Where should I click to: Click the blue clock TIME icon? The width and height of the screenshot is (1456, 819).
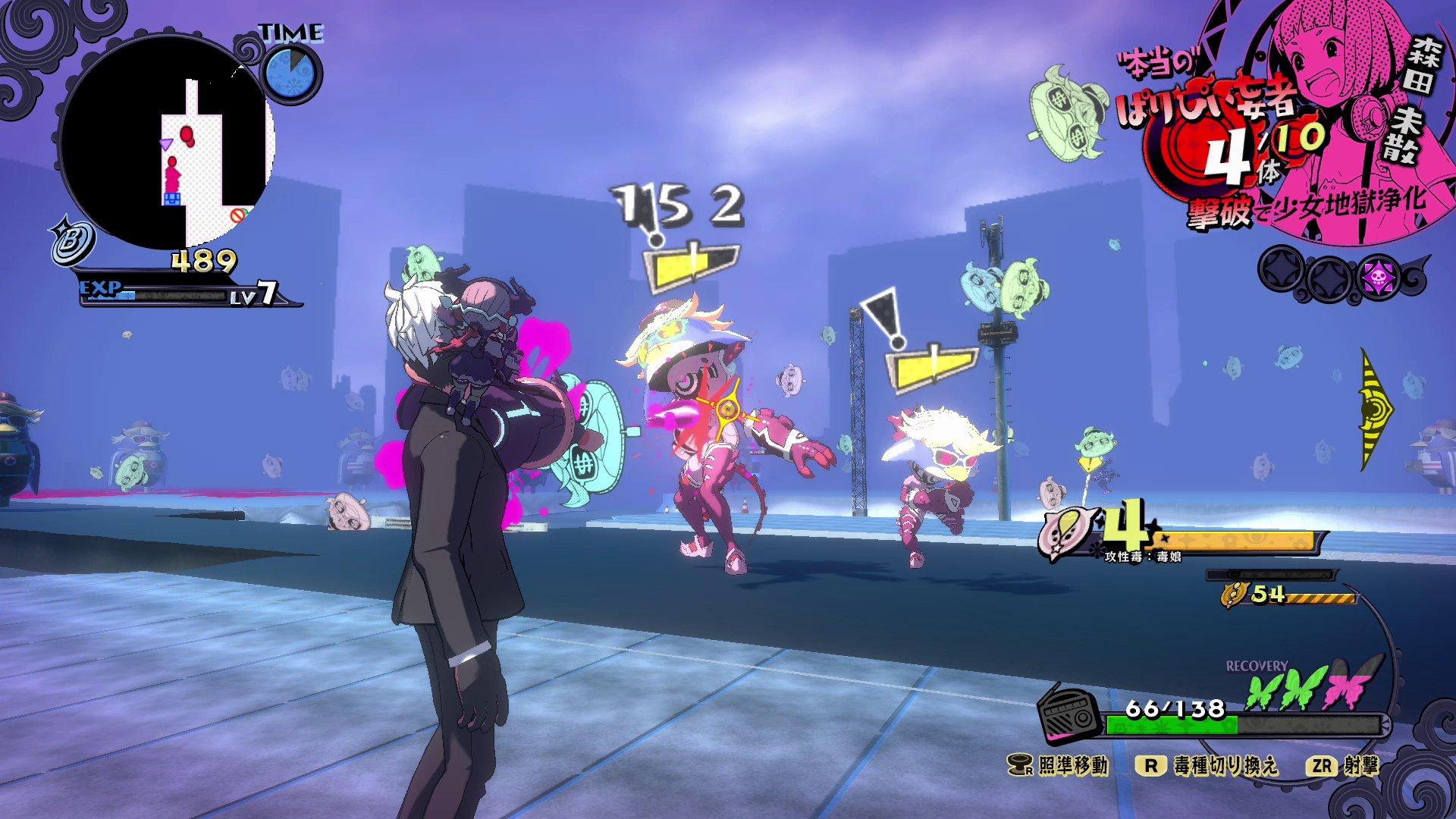click(x=292, y=72)
